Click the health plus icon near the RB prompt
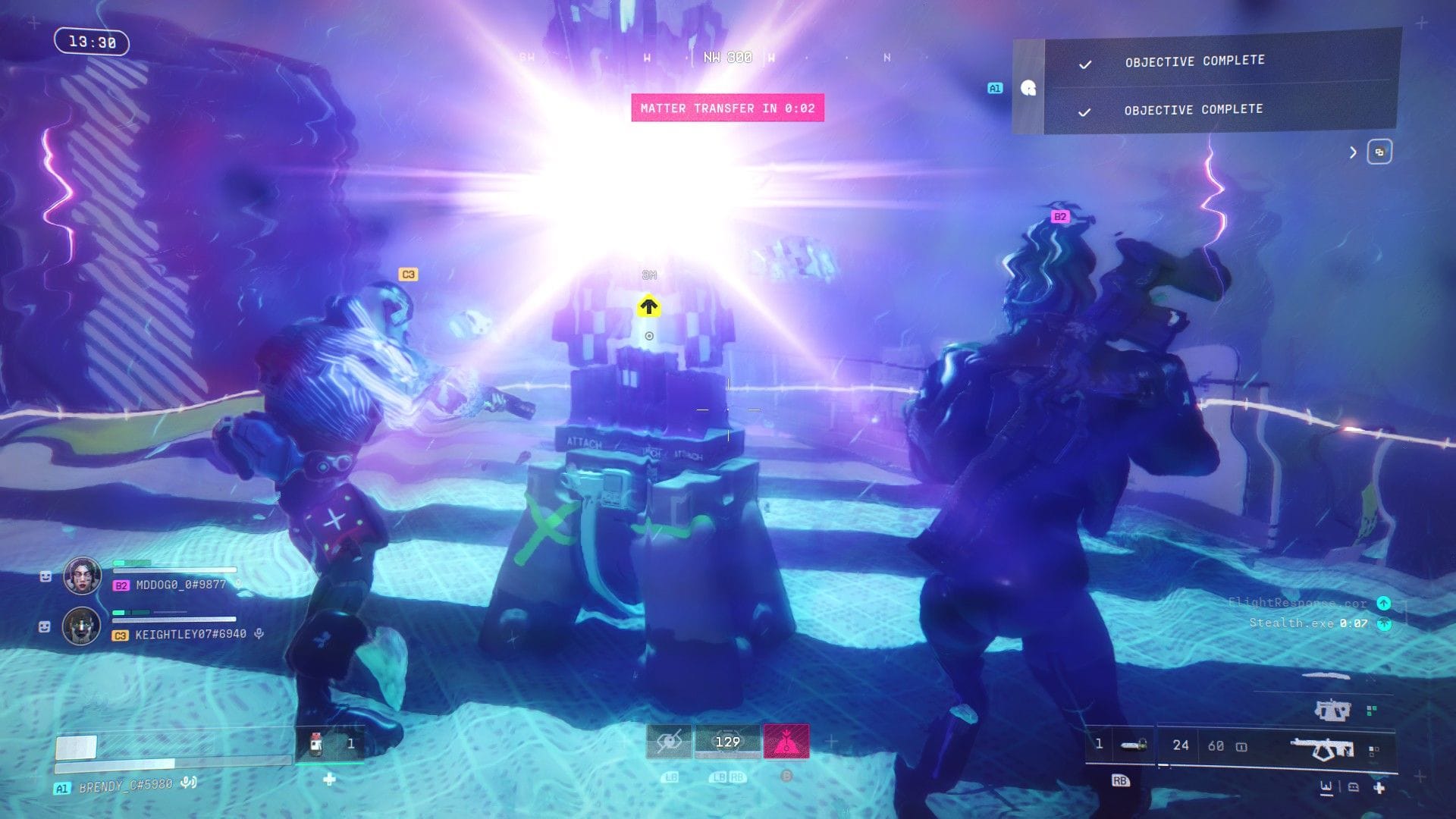Image resolution: width=1456 pixels, height=819 pixels. (x=1379, y=788)
